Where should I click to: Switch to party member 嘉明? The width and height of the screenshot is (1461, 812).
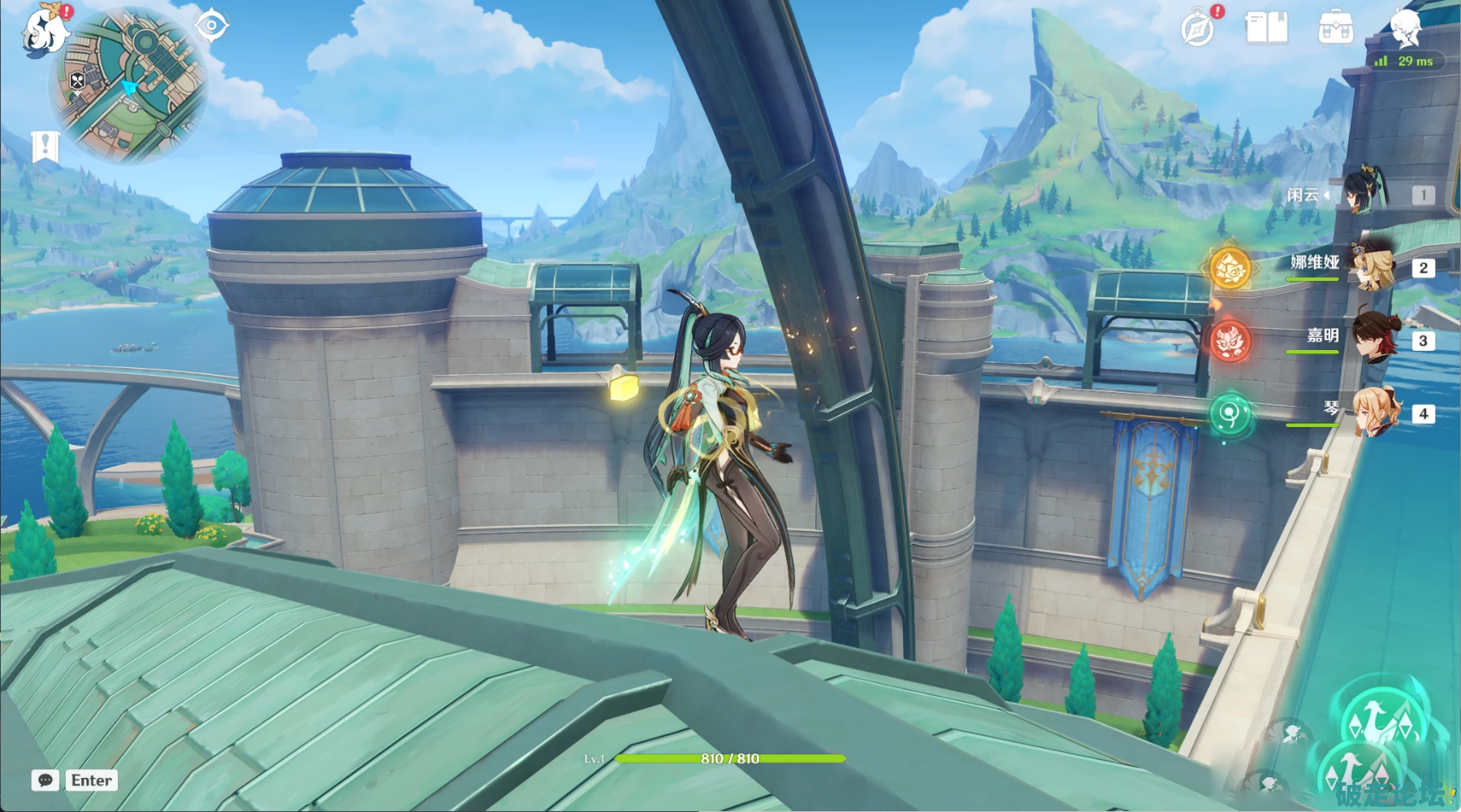1374,339
